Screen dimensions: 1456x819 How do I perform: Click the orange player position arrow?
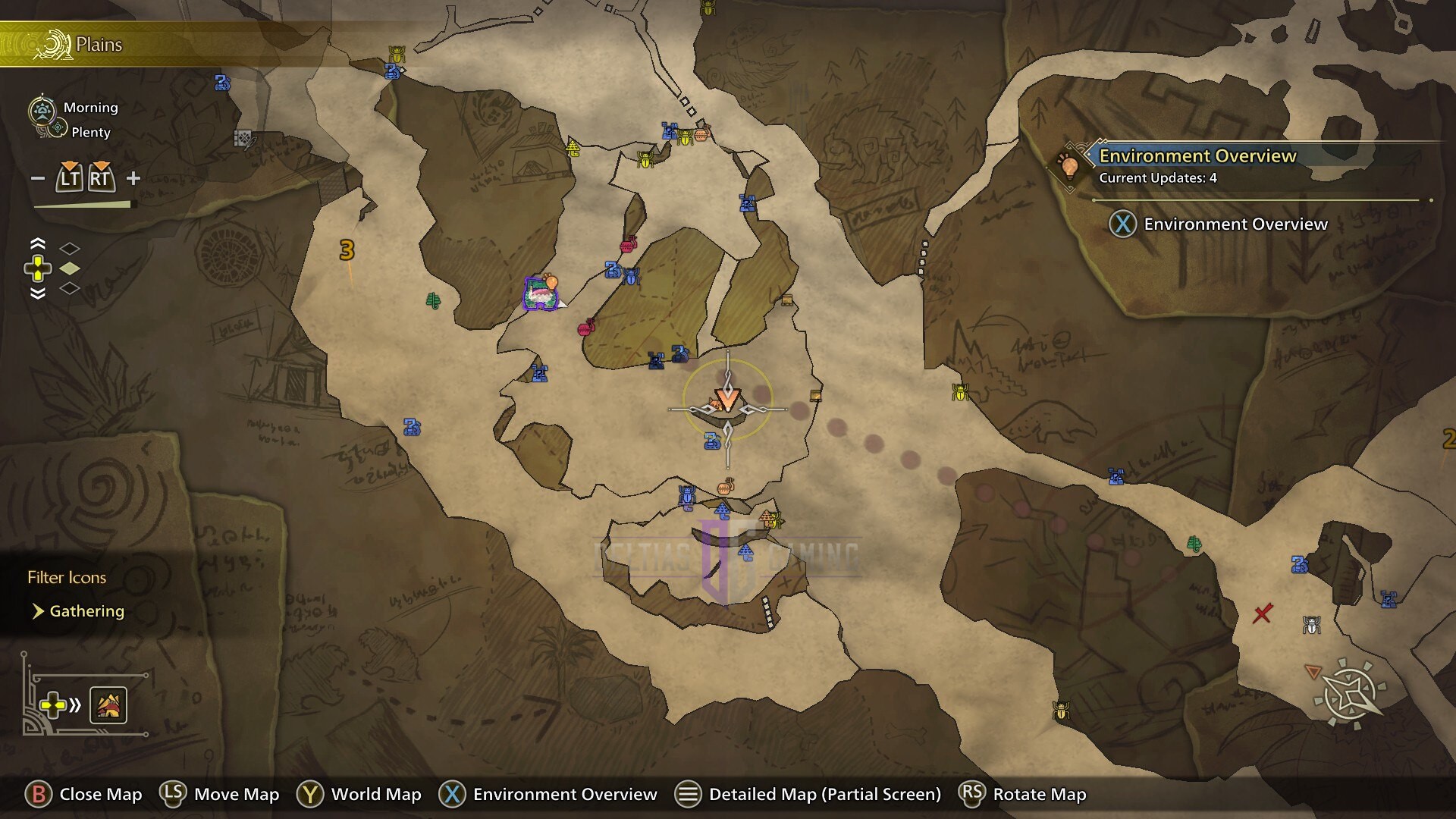(727, 398)
